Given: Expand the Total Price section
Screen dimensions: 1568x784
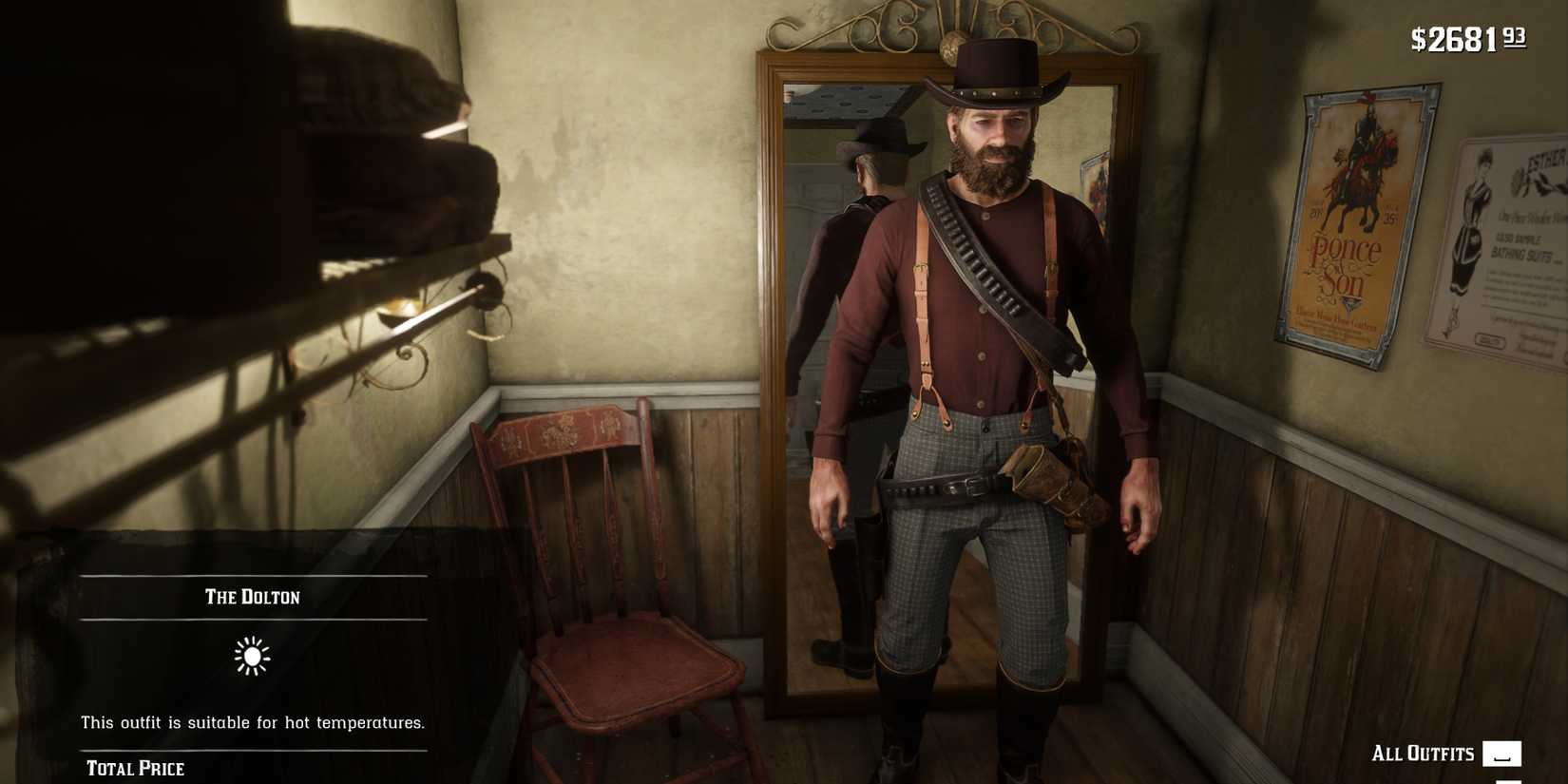Looking at the screenshot, I should click(136, 768).
